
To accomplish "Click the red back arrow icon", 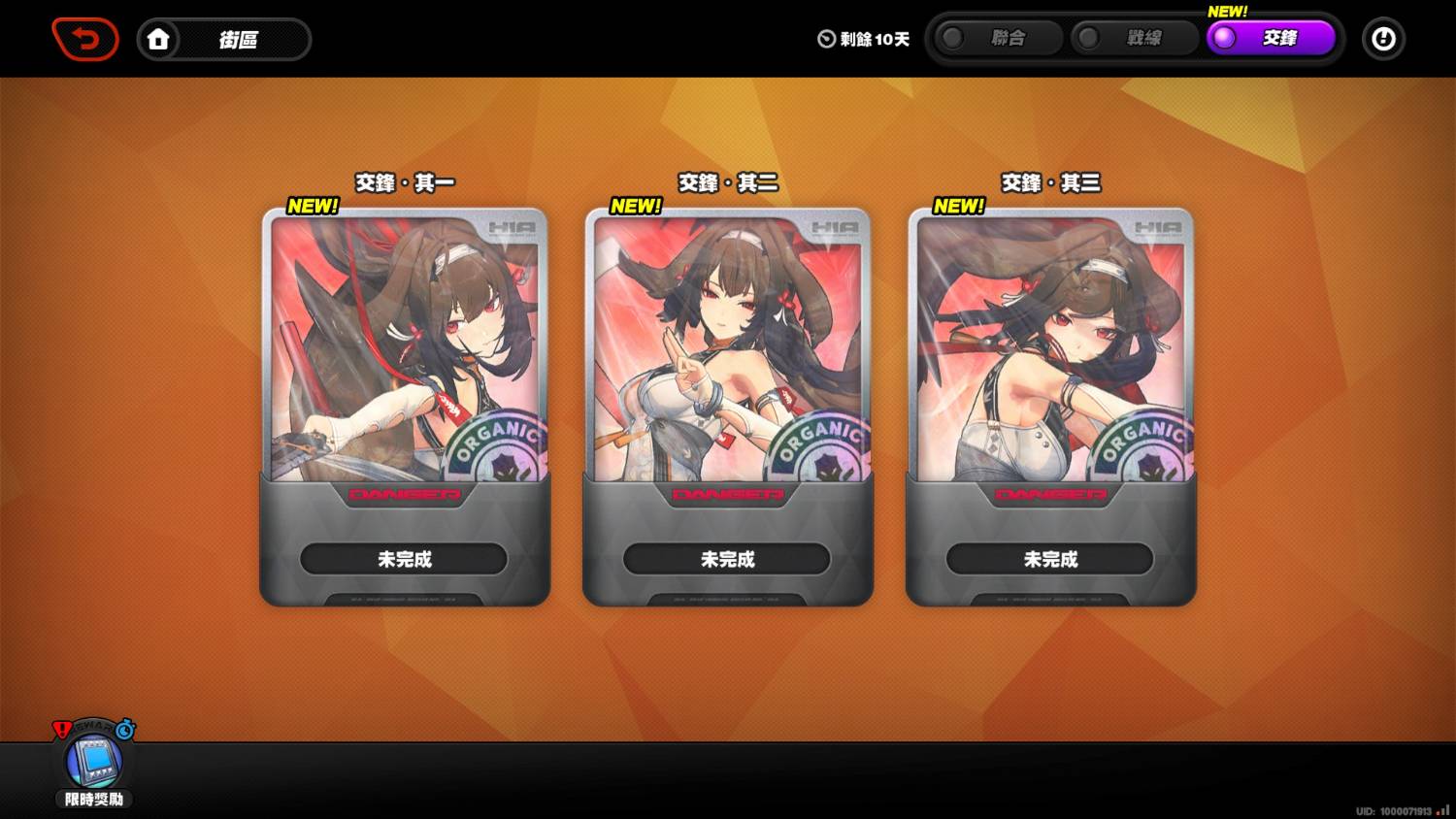I will point(85,39).
